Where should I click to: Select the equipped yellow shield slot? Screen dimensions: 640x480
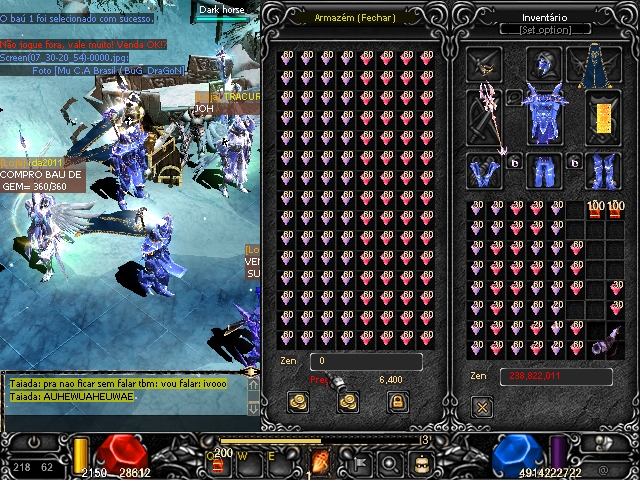click(x=601, y=117)
